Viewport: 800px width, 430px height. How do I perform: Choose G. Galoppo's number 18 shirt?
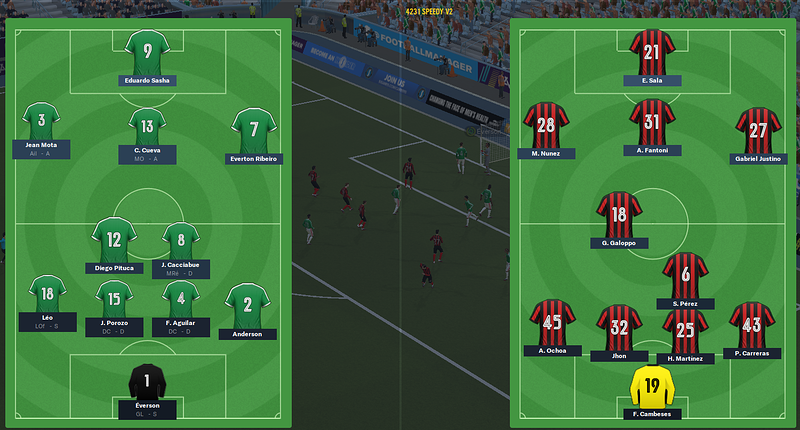coord(619,215)
